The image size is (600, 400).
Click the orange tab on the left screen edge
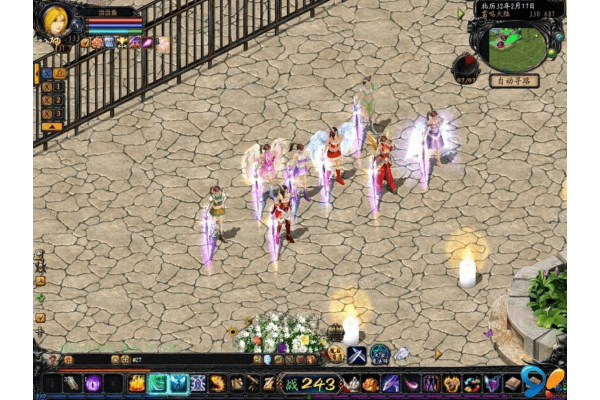click(37, 73)
